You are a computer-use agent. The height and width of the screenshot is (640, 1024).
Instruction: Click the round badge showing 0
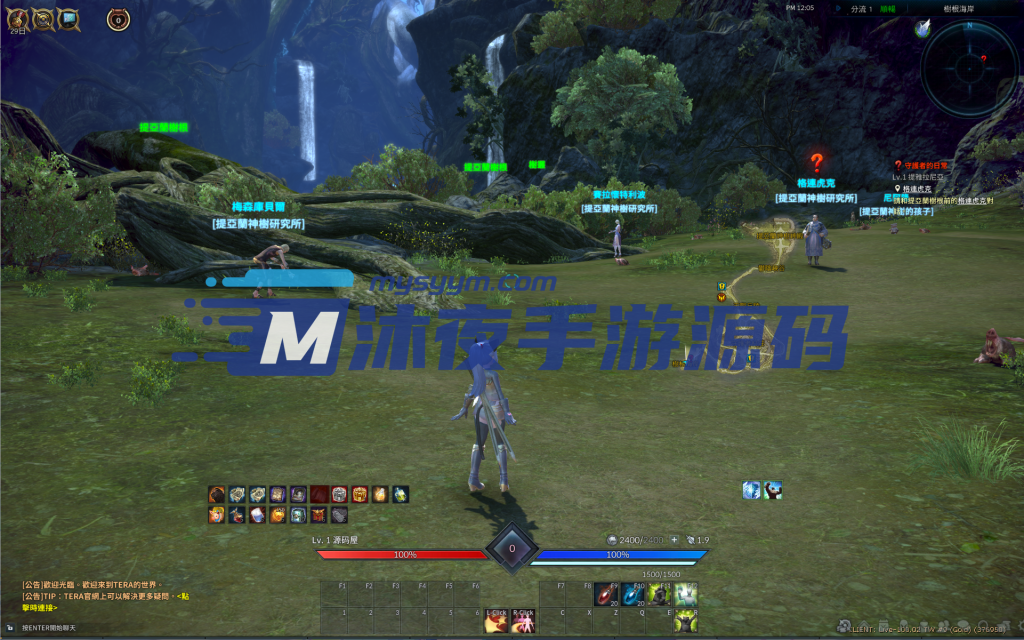coord(118,19)
